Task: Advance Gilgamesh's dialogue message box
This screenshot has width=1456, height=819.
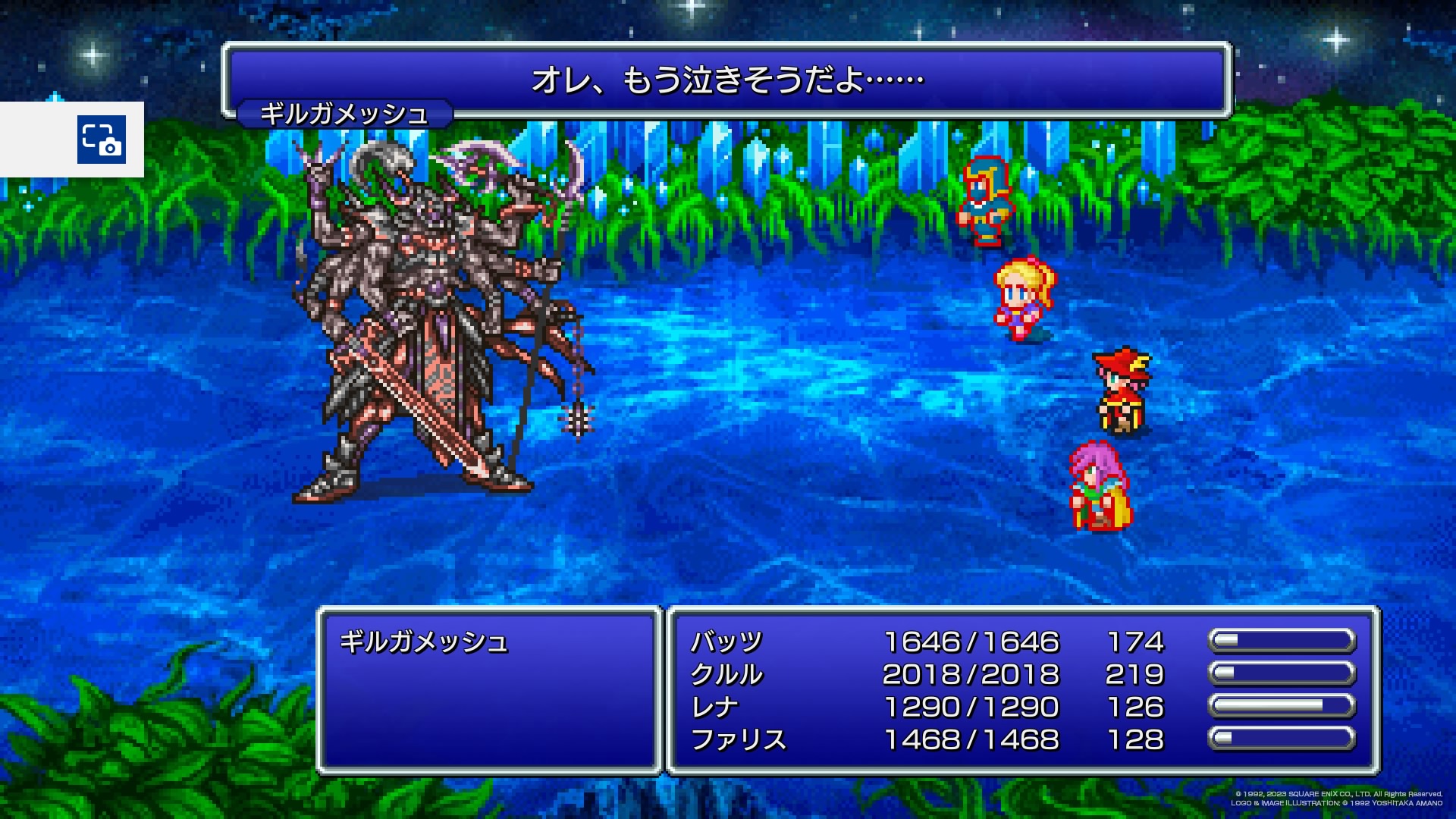Action: (726, 80)
